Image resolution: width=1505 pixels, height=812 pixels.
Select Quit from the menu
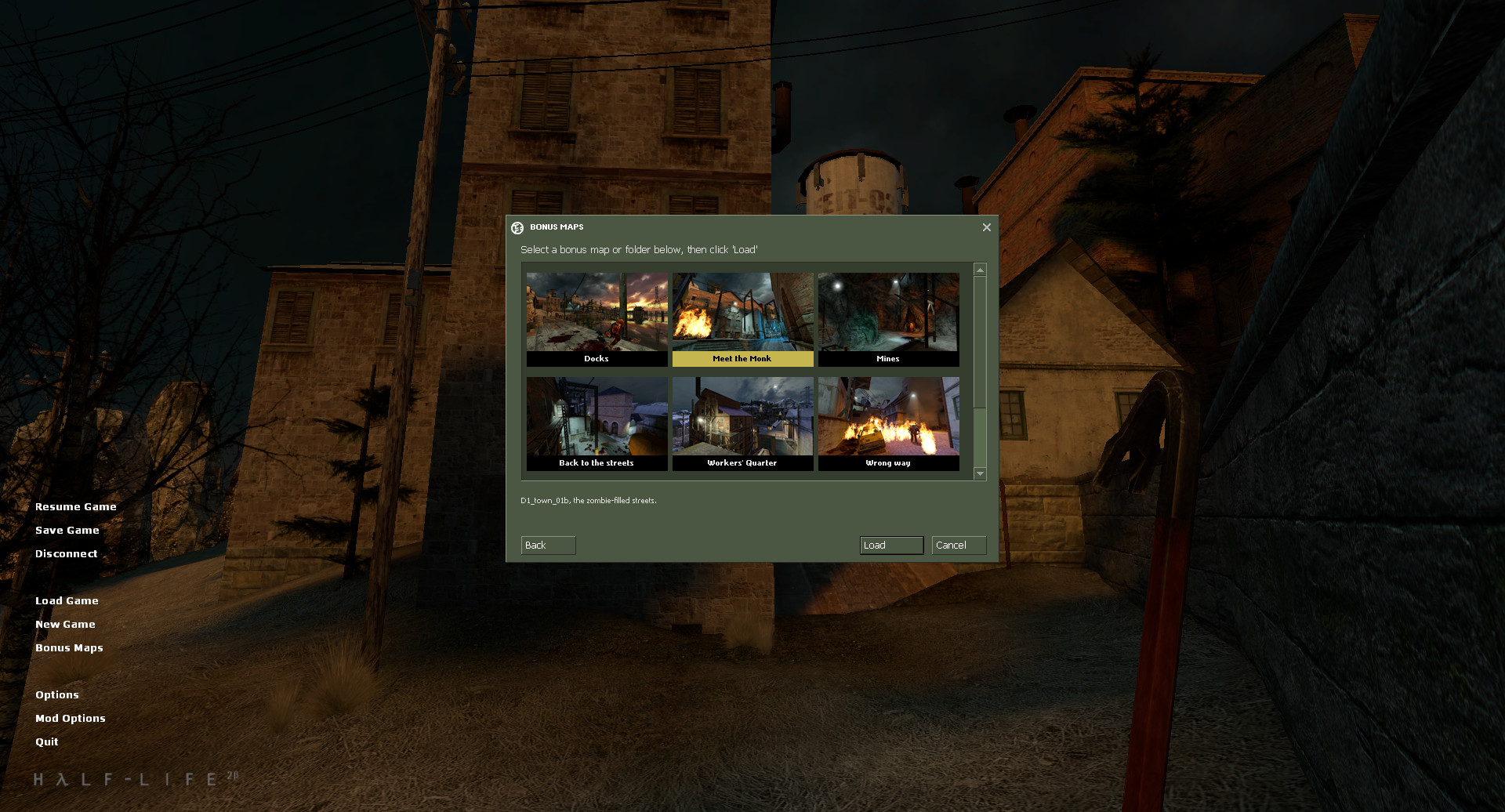pos(46,741)
